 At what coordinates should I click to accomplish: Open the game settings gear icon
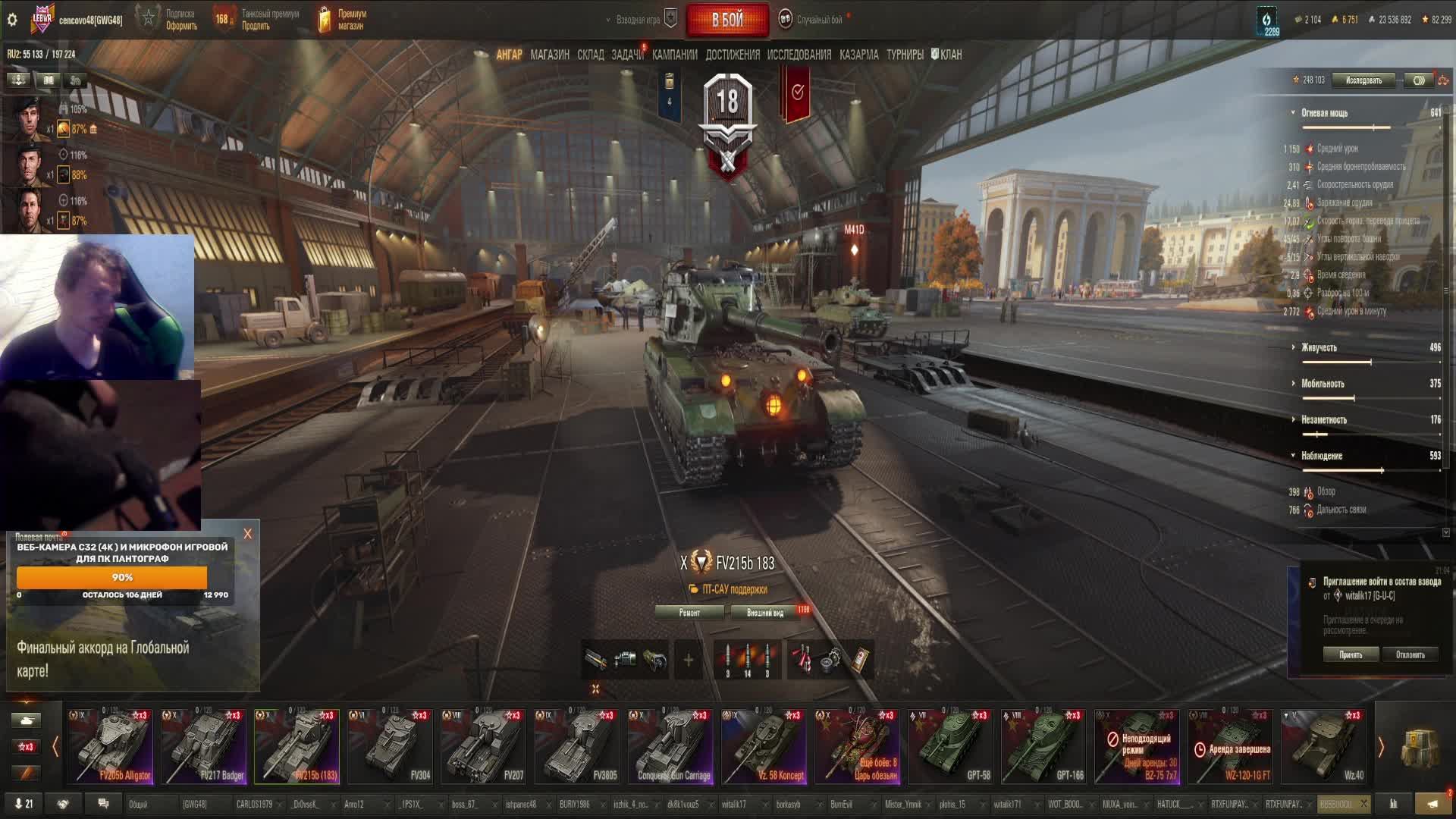12,20
